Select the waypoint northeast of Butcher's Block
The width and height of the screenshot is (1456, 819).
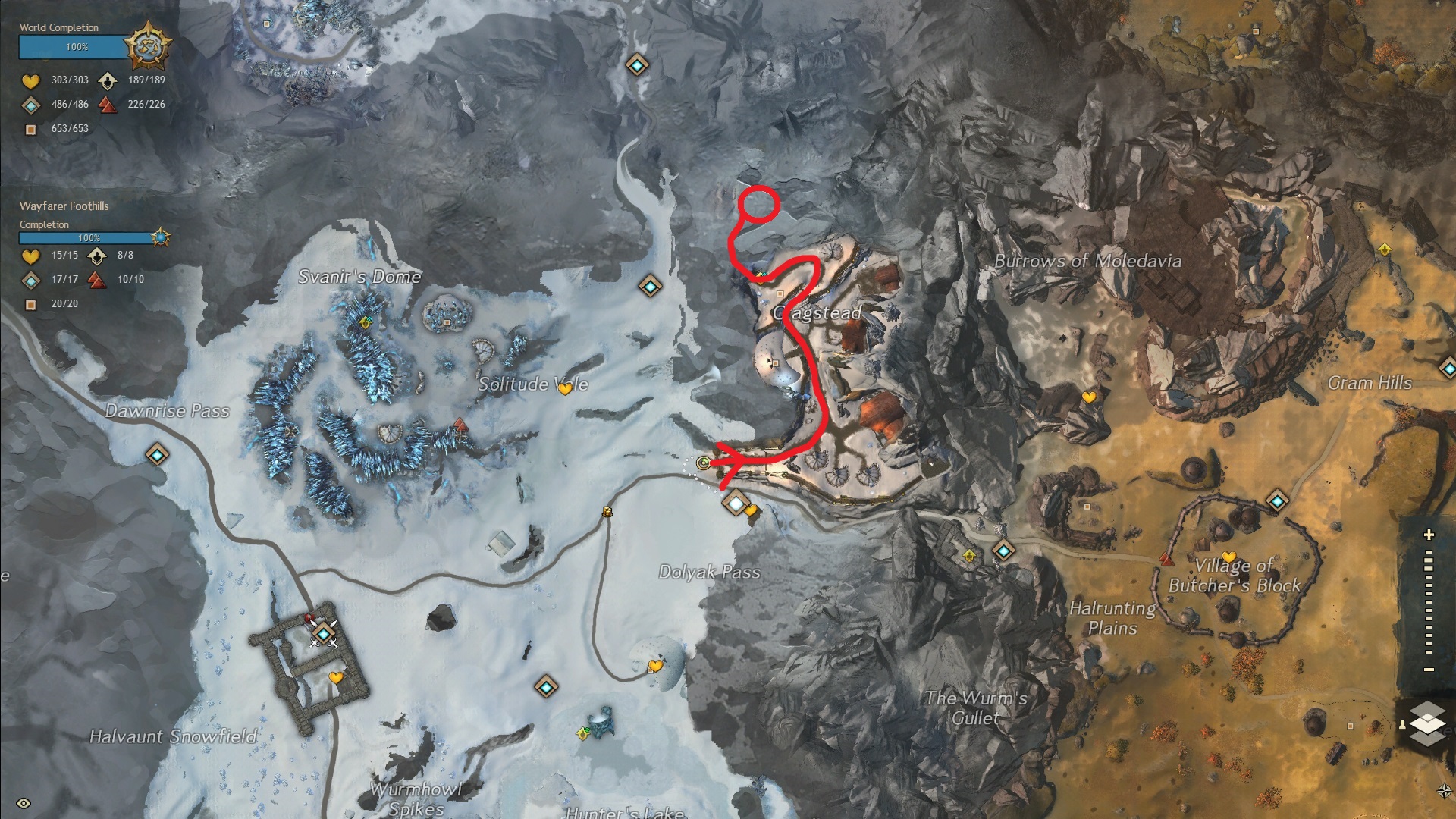pyautogui.click(x=1277, y=500)
